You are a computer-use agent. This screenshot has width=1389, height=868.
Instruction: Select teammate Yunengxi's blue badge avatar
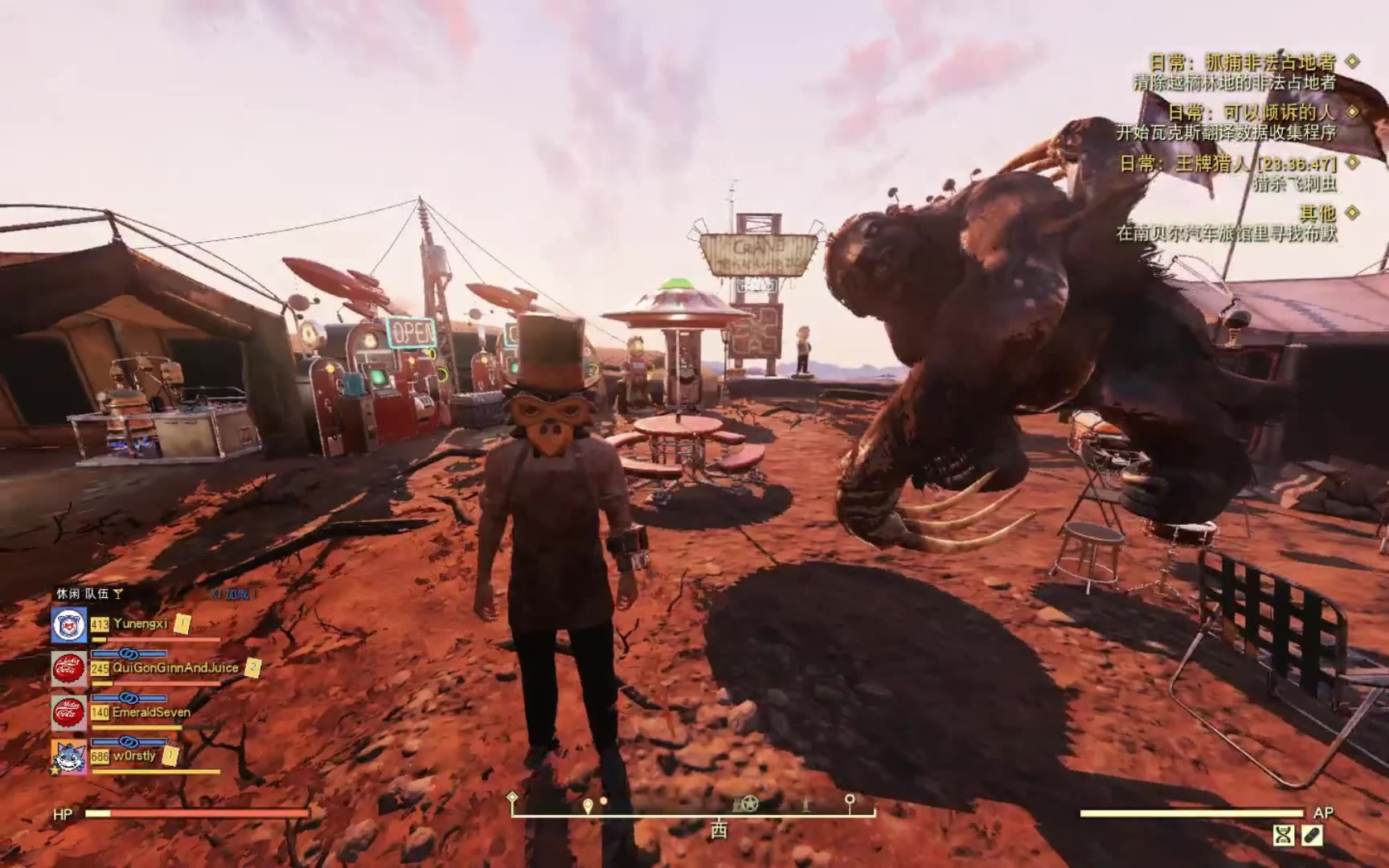coord(69,624)
